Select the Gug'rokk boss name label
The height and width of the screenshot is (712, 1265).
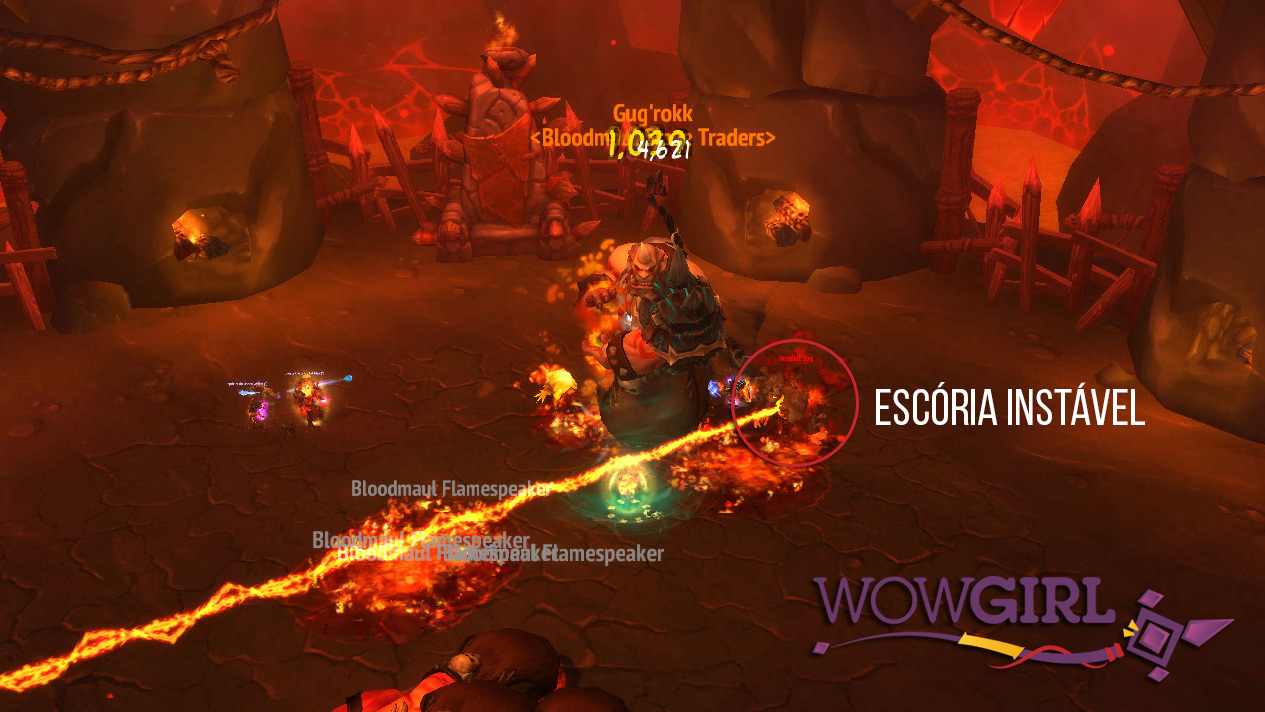click(652, 113)
